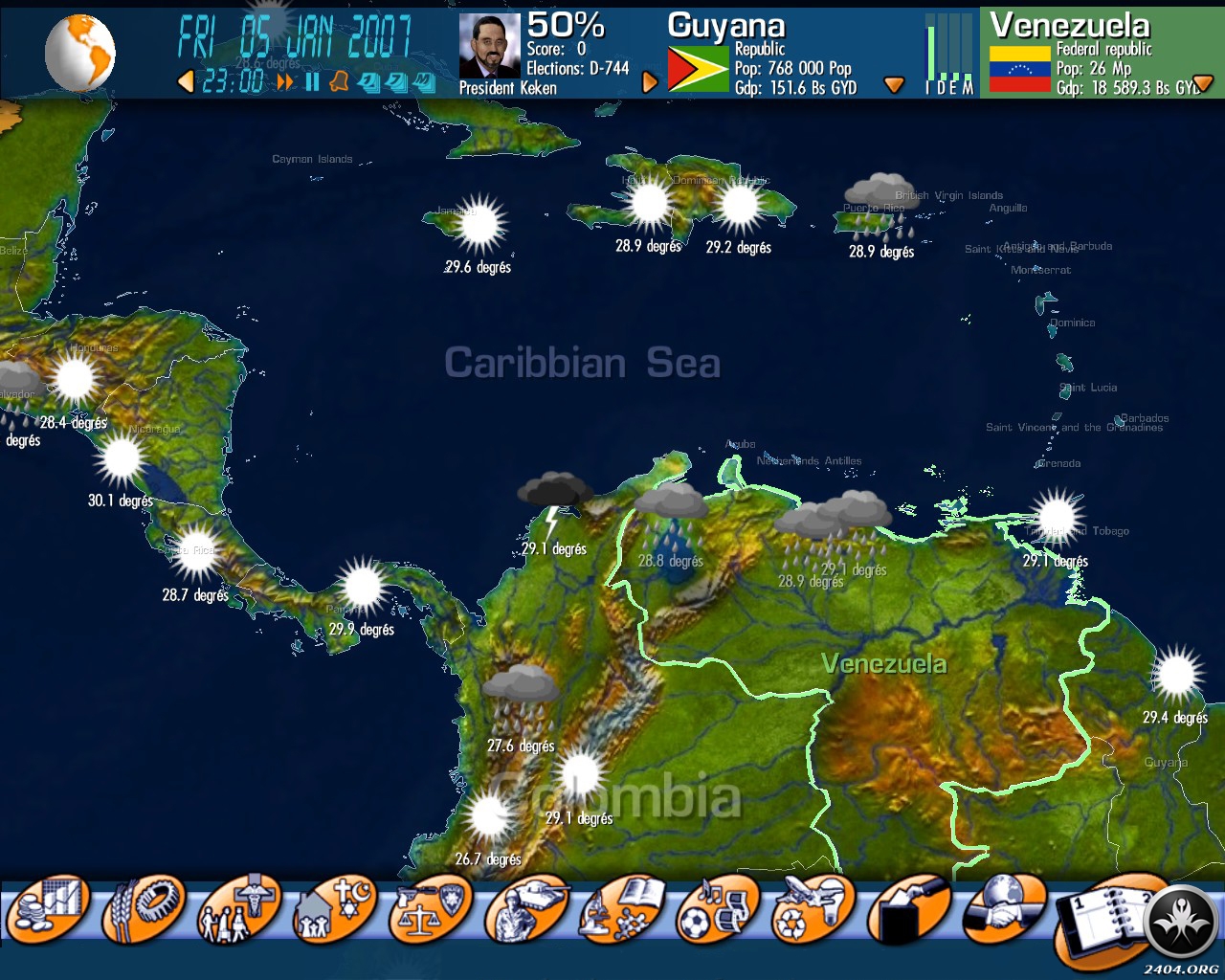The width and height of the screenshot is (1225, 980).
Task: Open President Keken's portrait
Action: coord(489,45)
